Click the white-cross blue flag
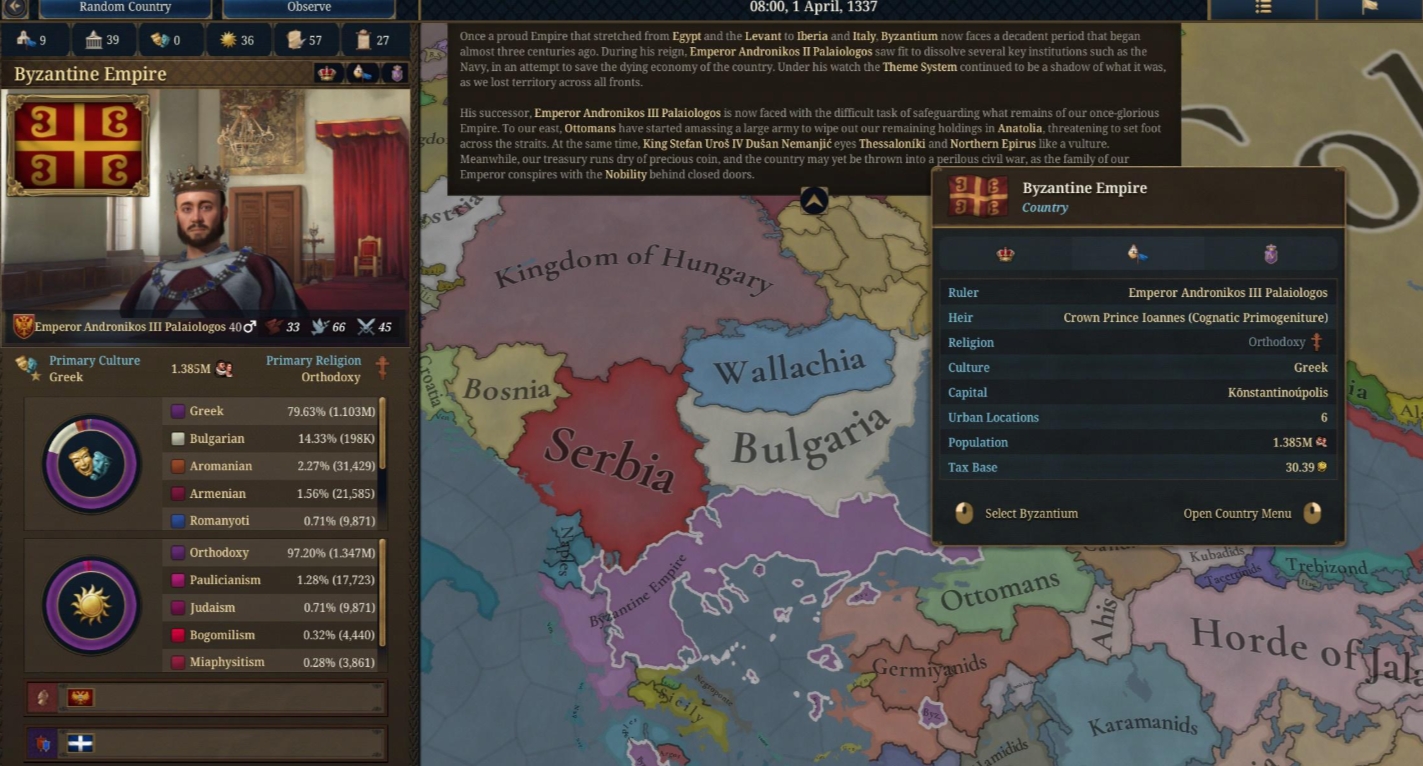 click(80, 744)
